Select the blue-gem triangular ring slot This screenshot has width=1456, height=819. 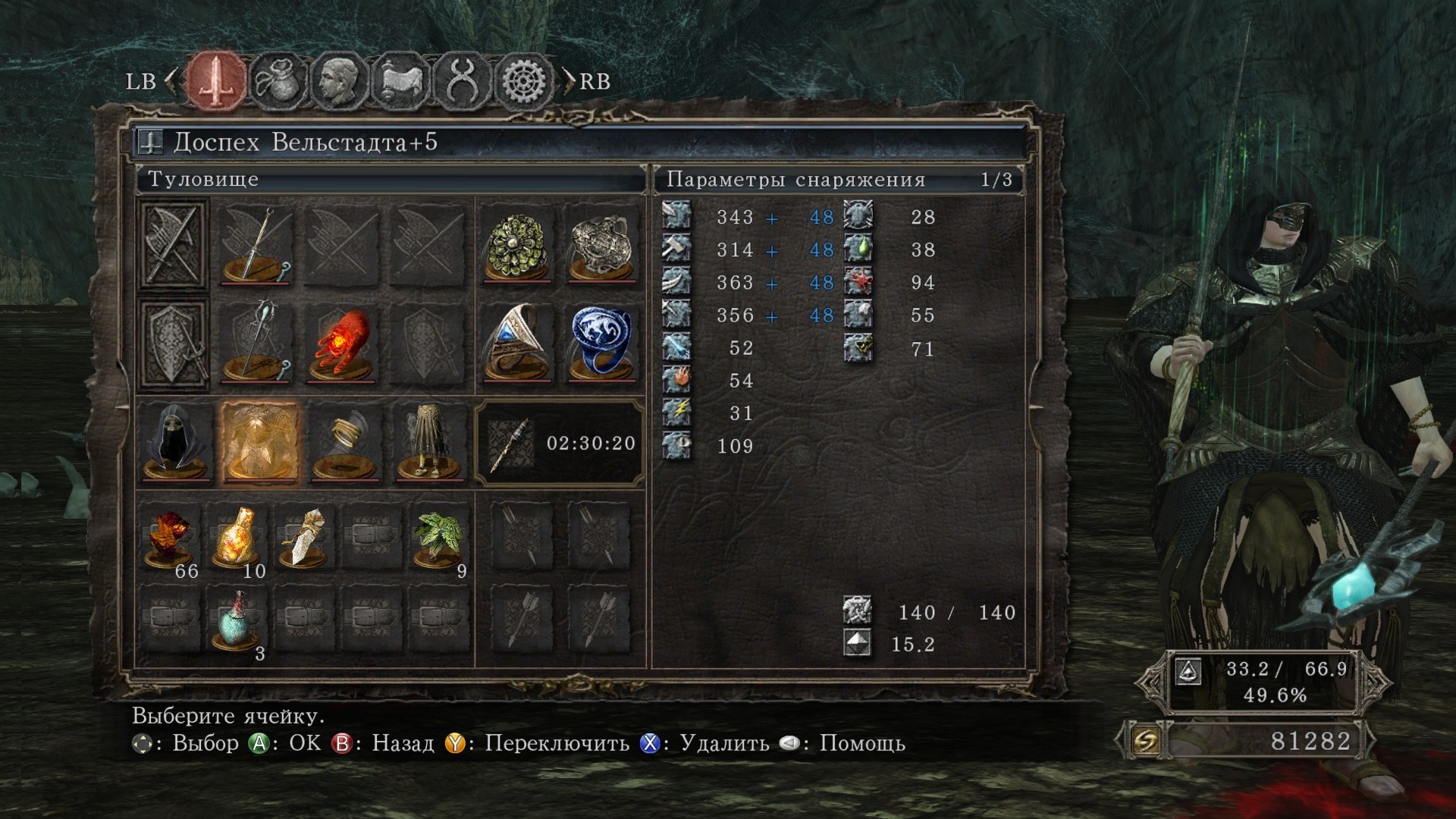coord(518,343)
